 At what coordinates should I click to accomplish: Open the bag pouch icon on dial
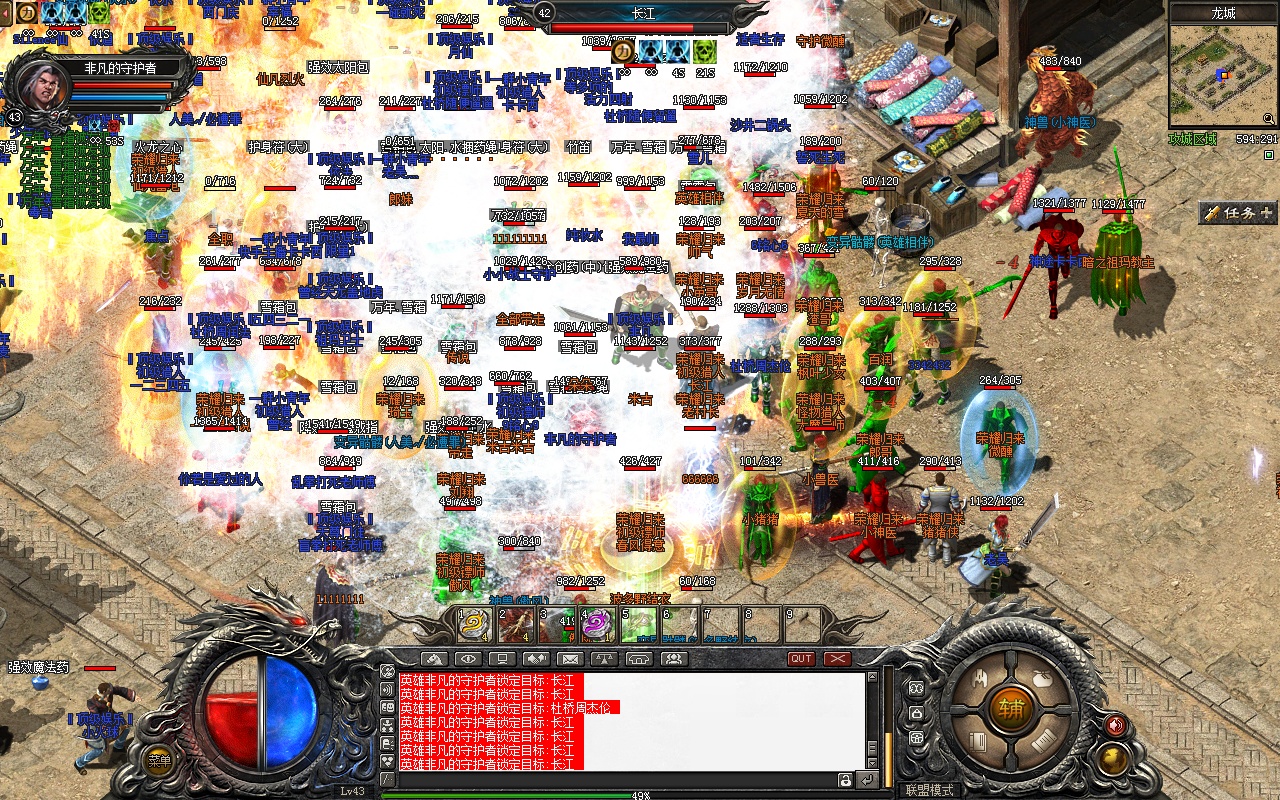click(x=1040, y=679)
